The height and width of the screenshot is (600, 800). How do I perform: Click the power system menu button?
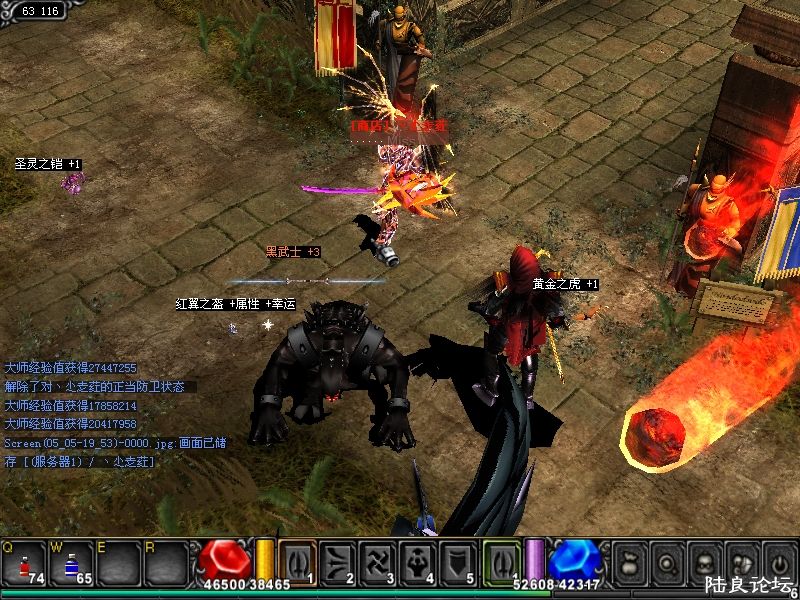click(777, 562)
